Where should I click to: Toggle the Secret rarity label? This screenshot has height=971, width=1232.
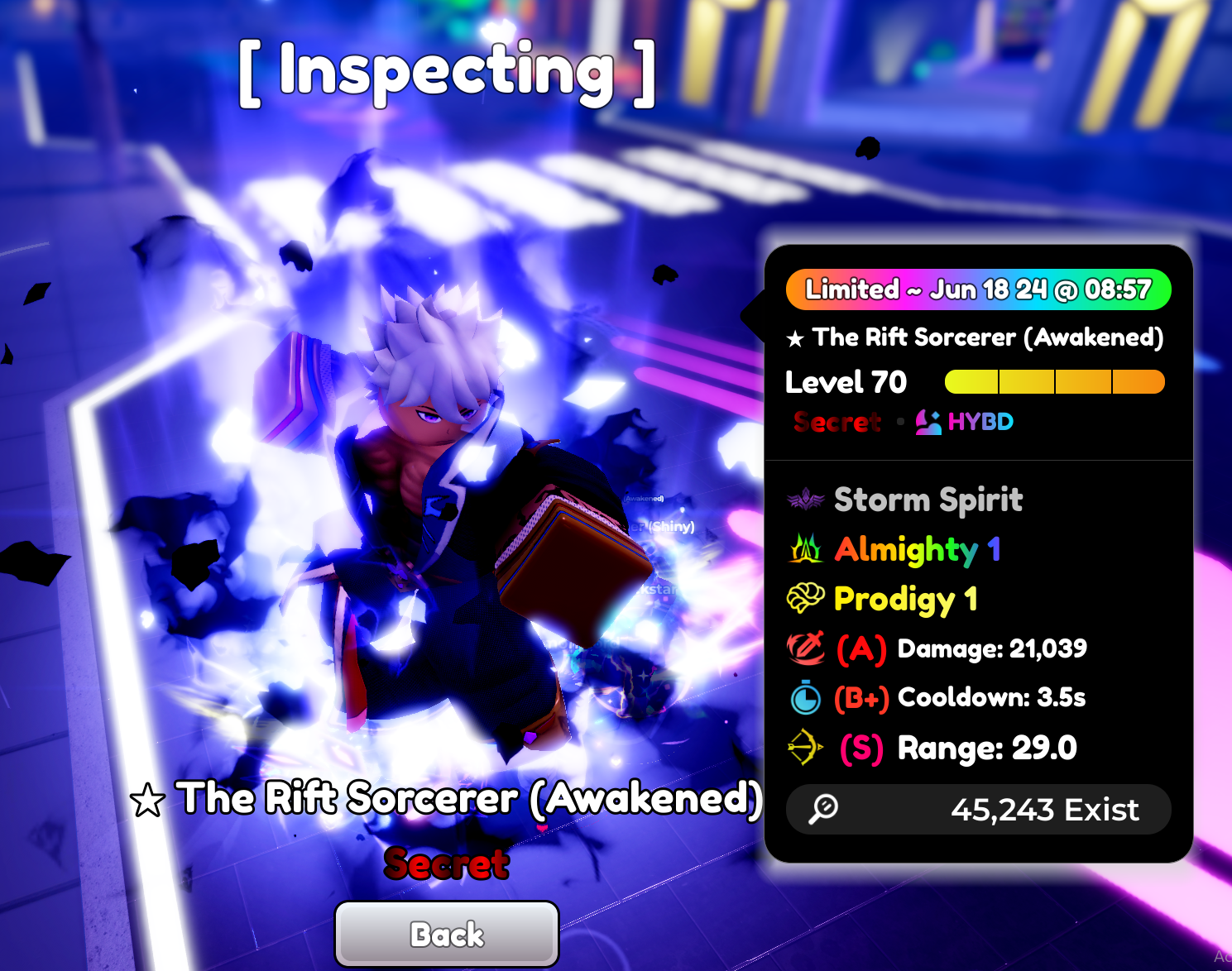point(836,422)
